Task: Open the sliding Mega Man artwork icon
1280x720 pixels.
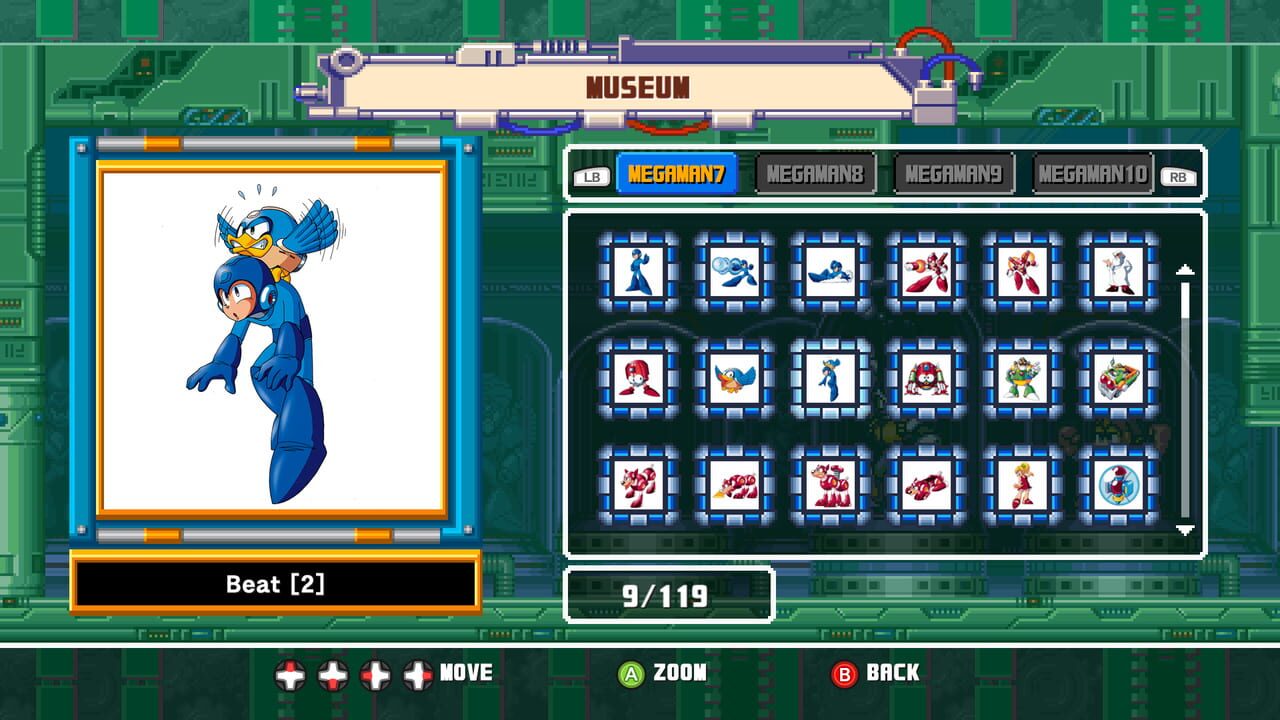Action: 832,270
